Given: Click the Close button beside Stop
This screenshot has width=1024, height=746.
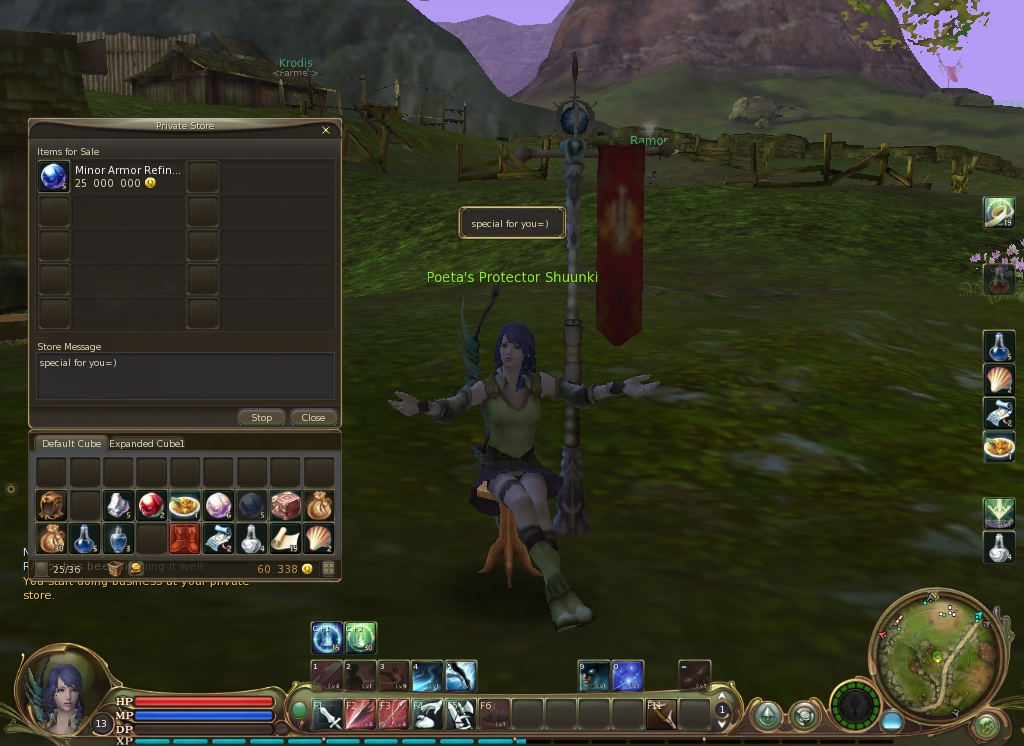Looking at the screenshot, I should 313,417.
